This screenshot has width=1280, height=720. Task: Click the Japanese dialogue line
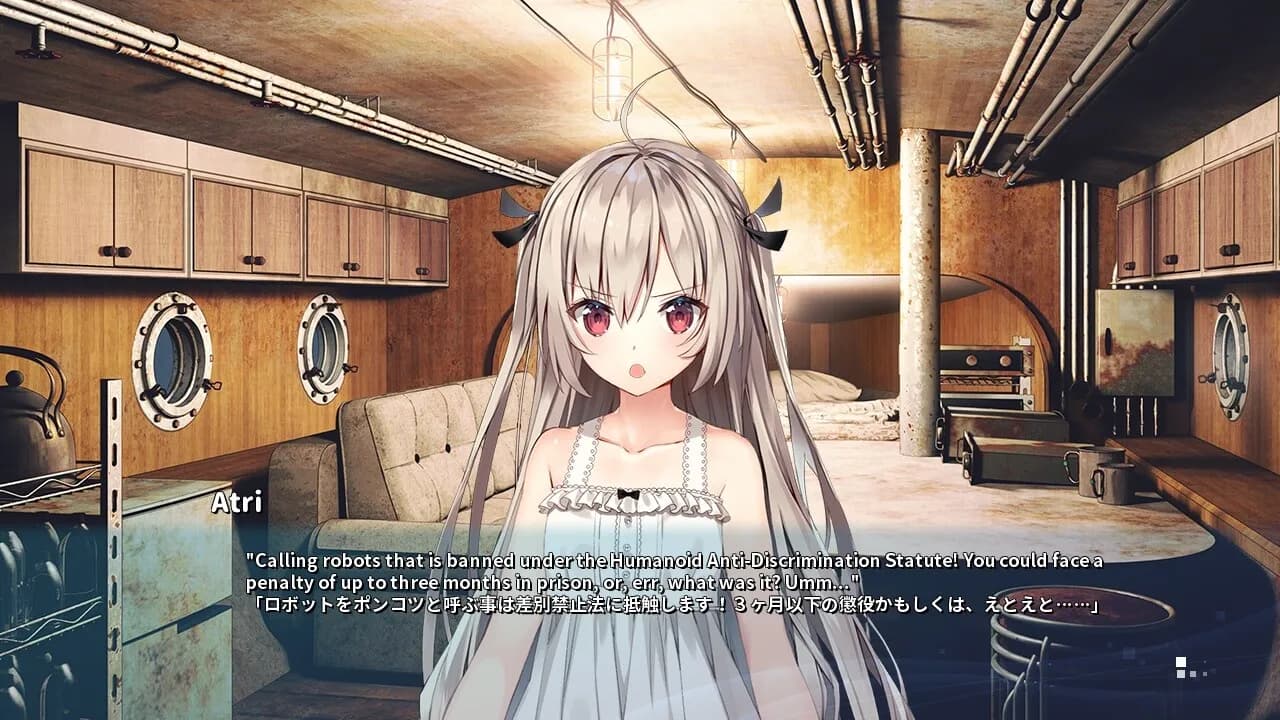coord(660,607)
